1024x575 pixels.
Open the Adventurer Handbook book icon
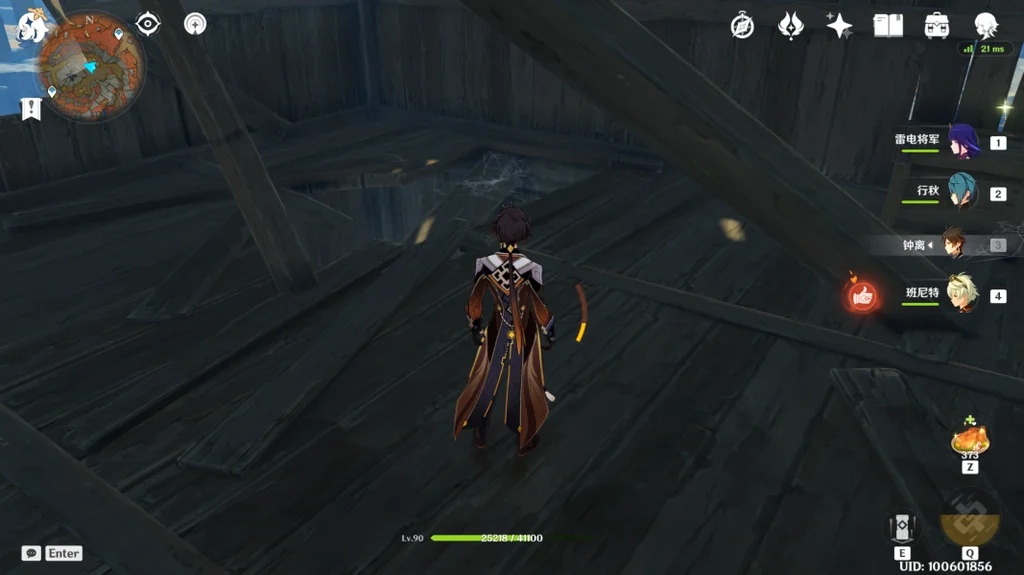[x=888, y=26]
